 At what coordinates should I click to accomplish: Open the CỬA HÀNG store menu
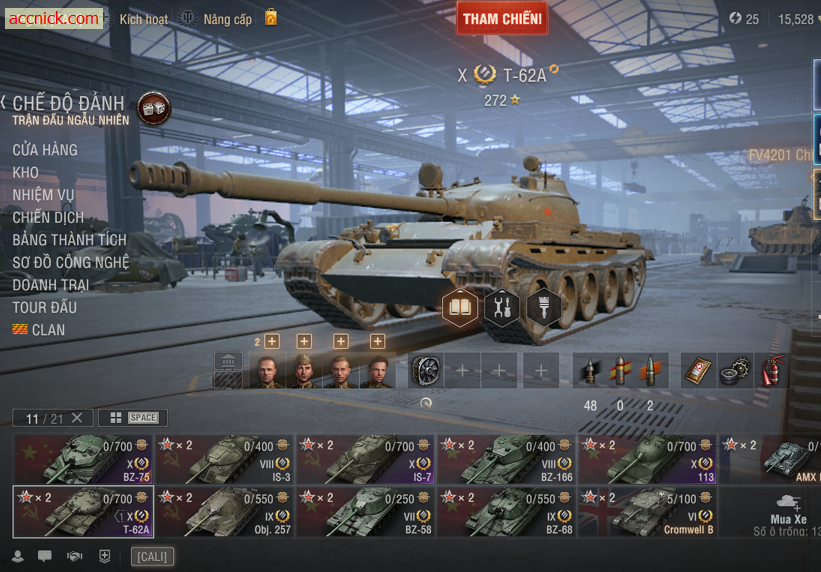[45, 150]
